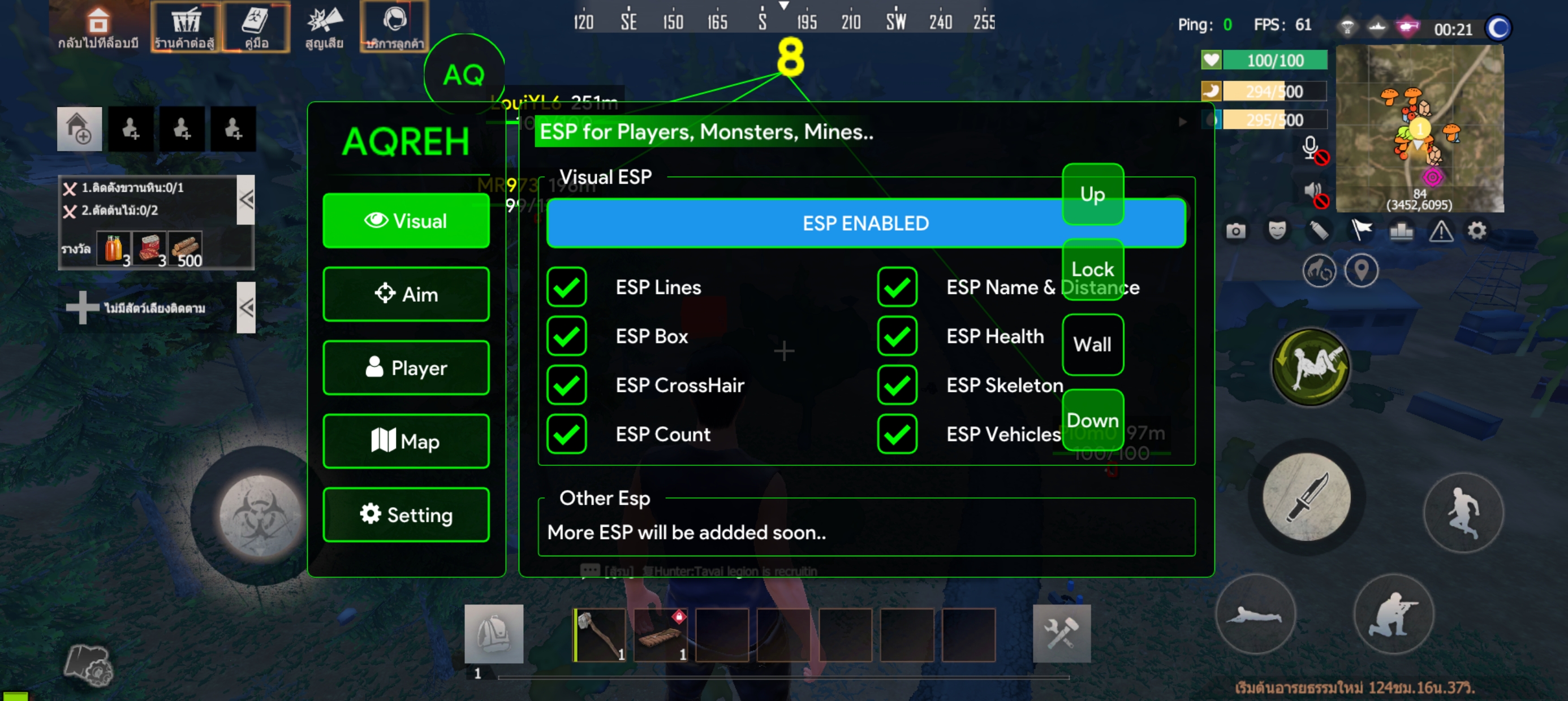Select the Player tab
Viewport: 1568px width, 701px height.
tap(406, 368)
